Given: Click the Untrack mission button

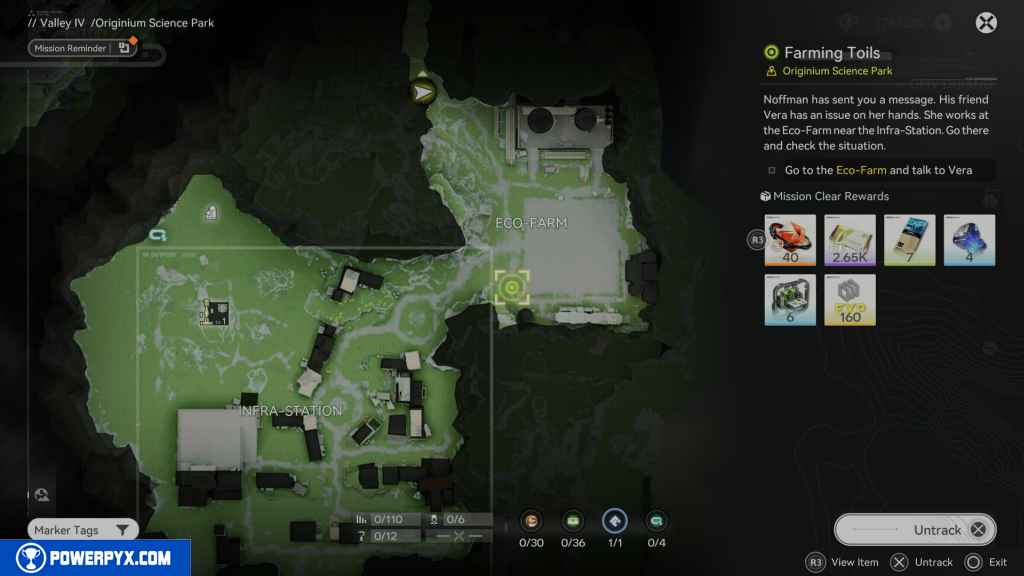Looking at the screenshot, I should coord(915,530).
